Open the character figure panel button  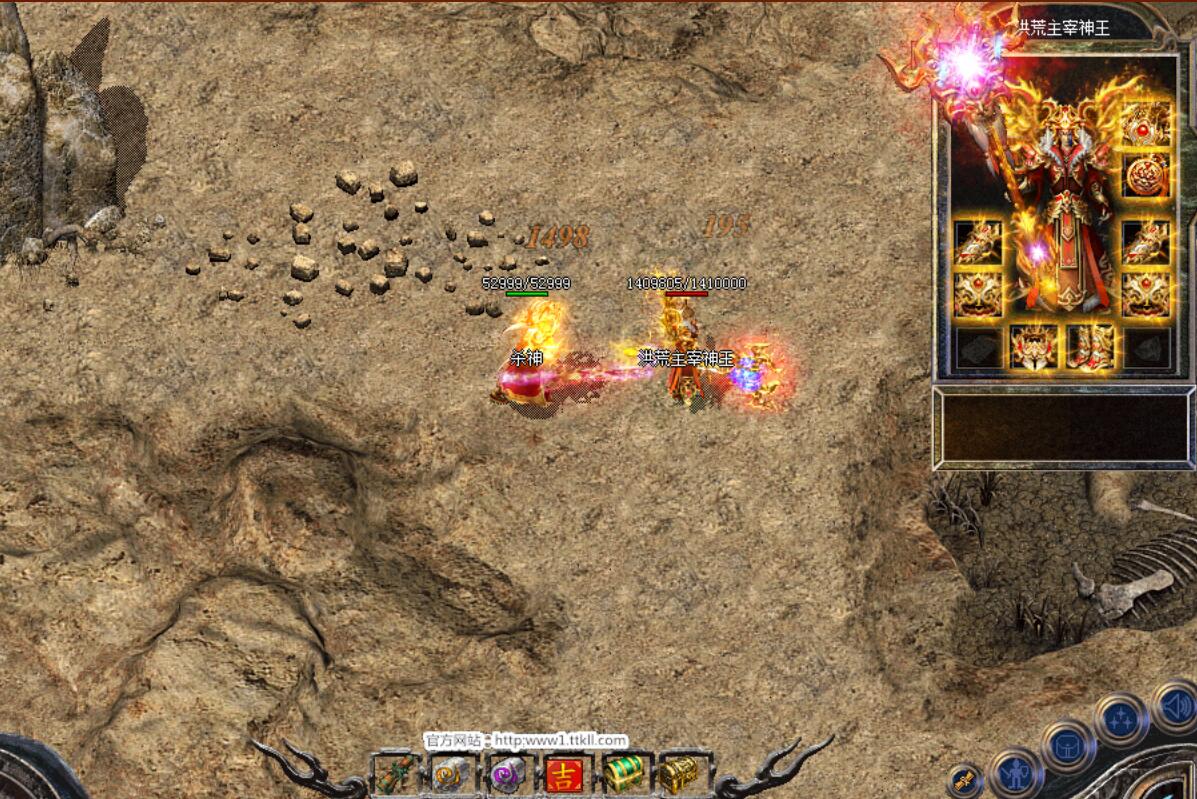[x=1016, y=771]
